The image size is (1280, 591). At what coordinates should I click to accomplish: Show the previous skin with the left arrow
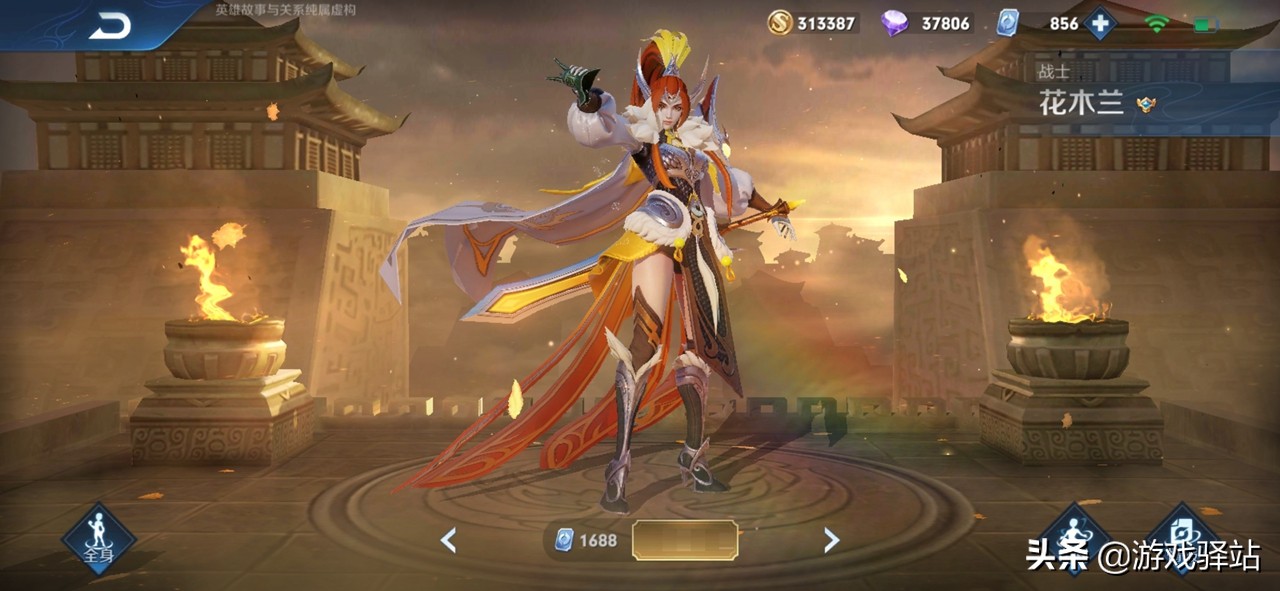(449, 541)
